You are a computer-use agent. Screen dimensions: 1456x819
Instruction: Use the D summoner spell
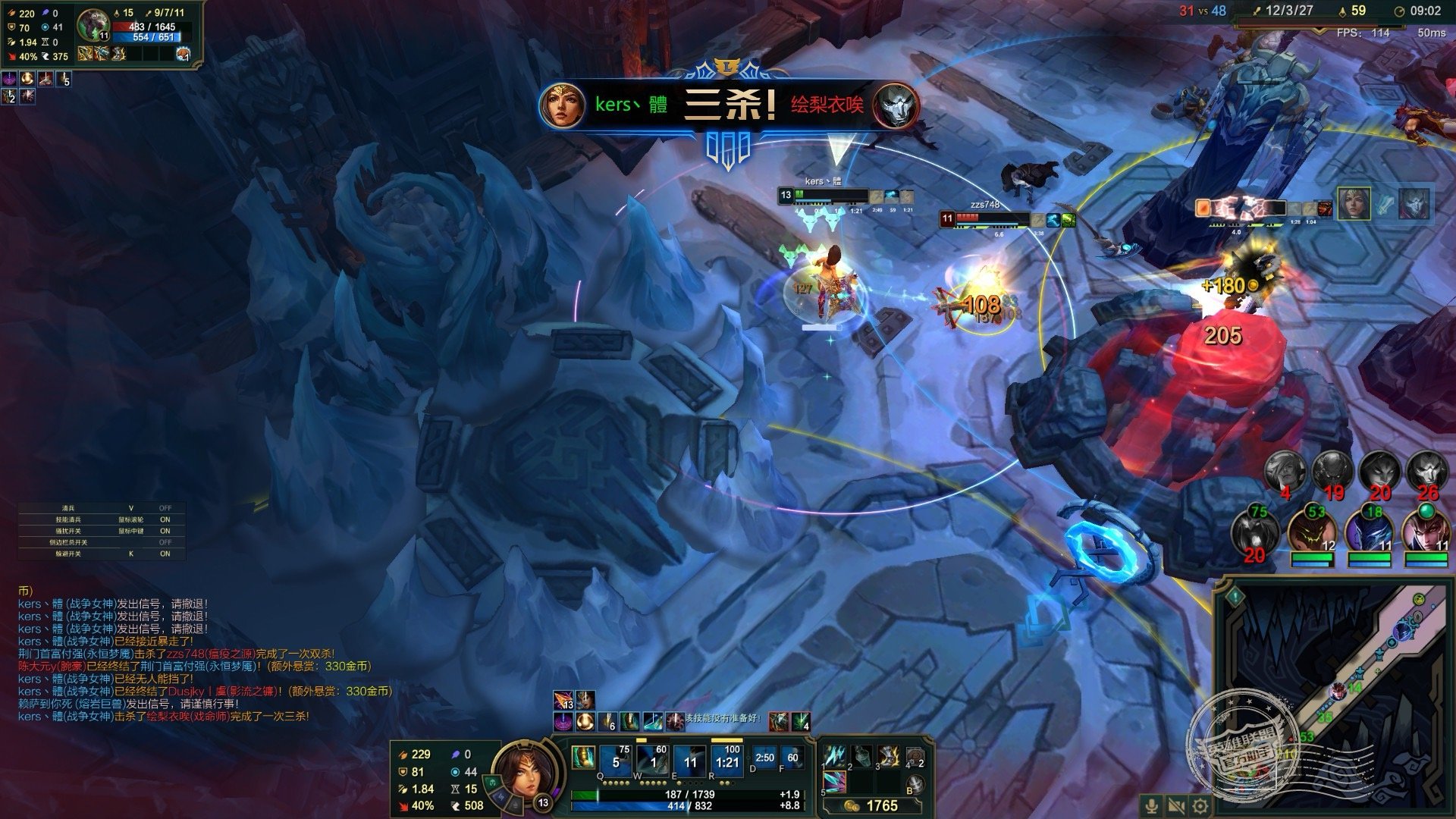click(765, 758)
